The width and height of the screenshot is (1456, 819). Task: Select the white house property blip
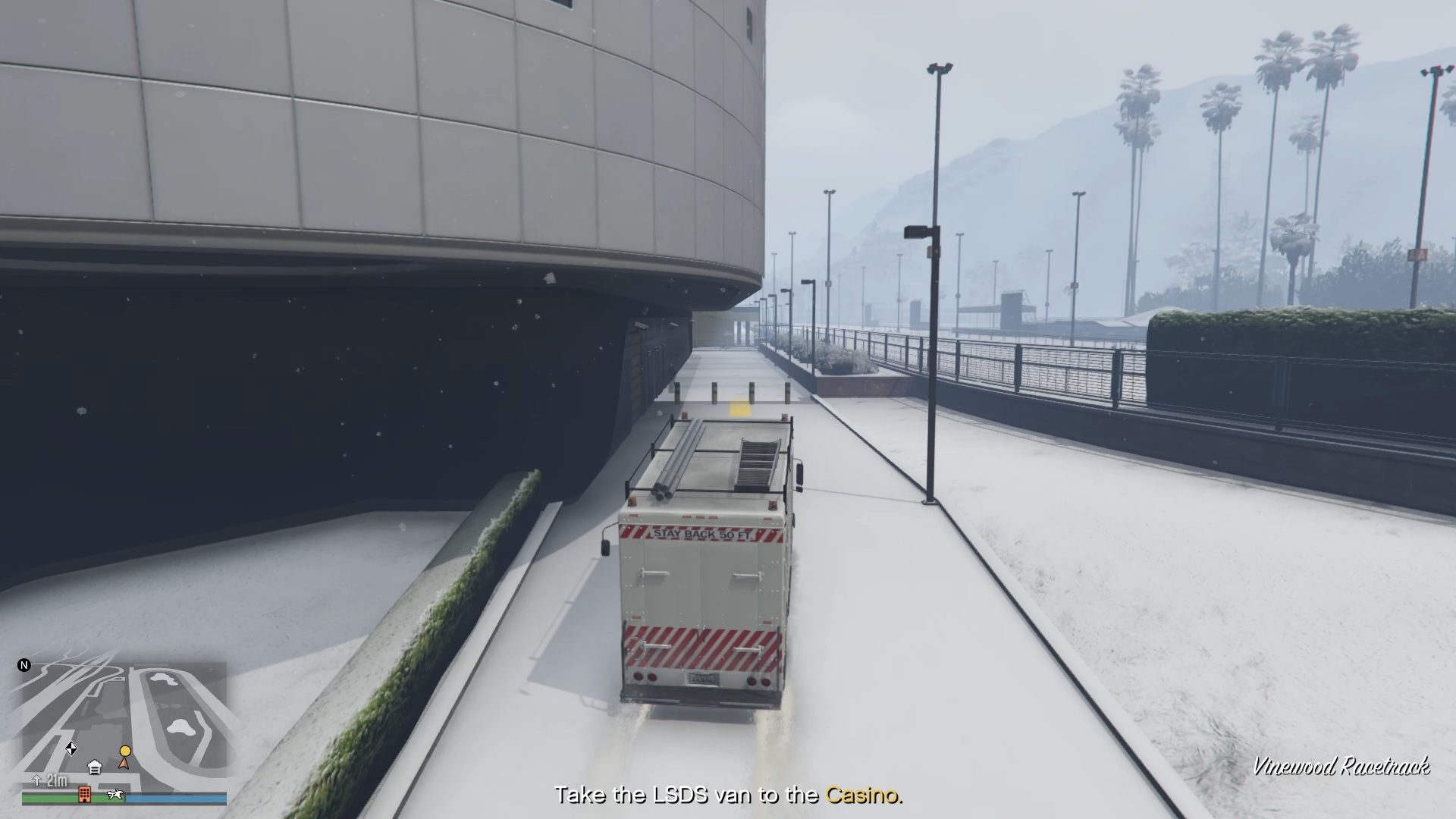pos(95,767)
